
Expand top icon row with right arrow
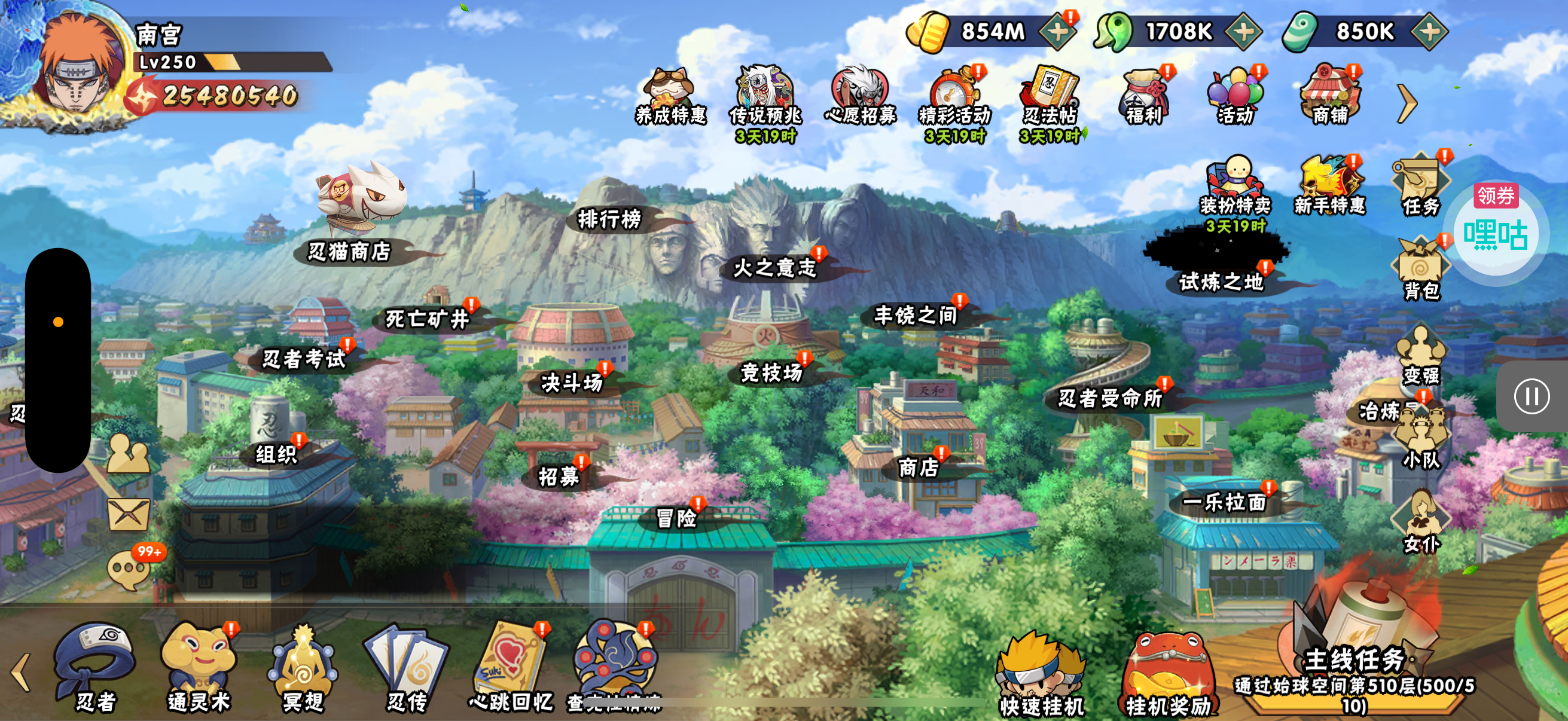[1407, 103]
